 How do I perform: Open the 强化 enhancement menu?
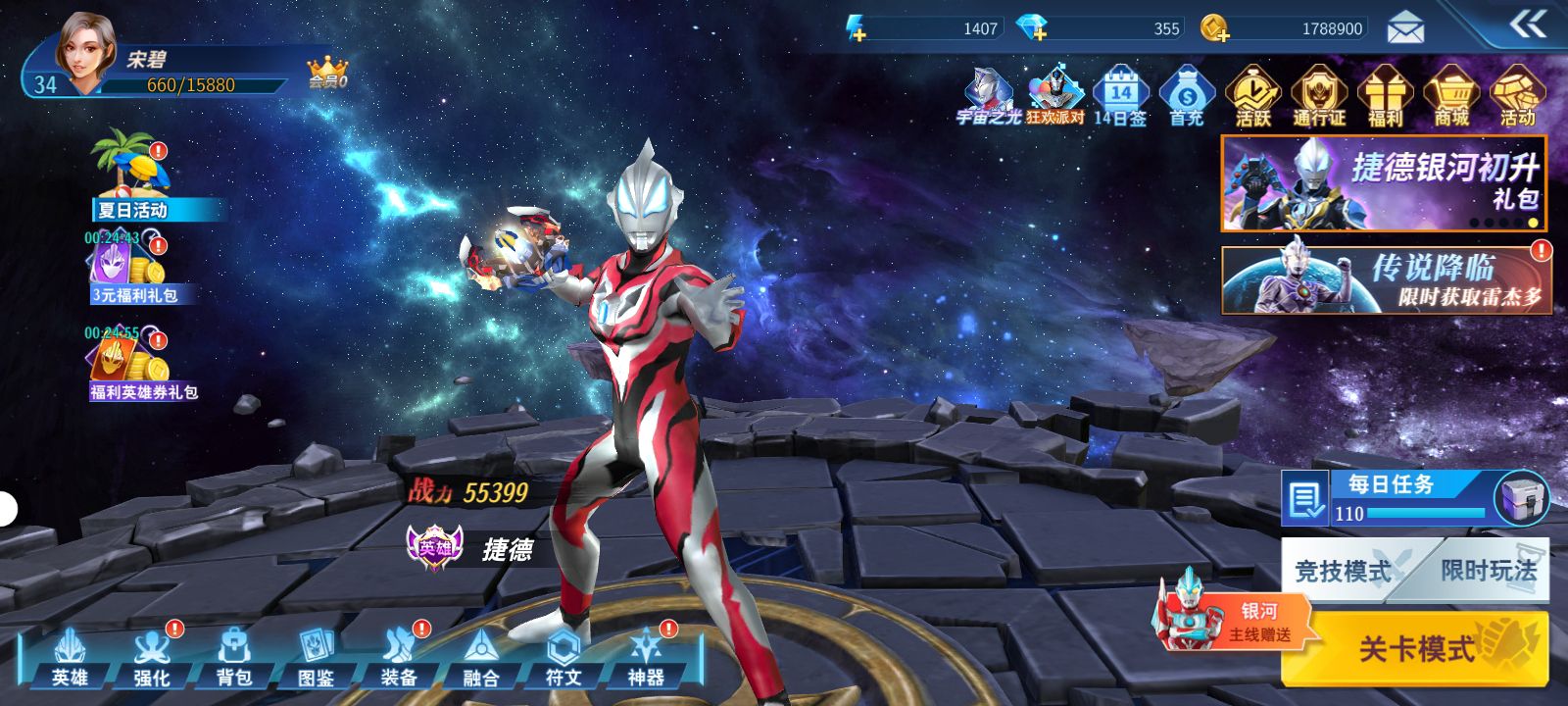[x=152, y=659]
